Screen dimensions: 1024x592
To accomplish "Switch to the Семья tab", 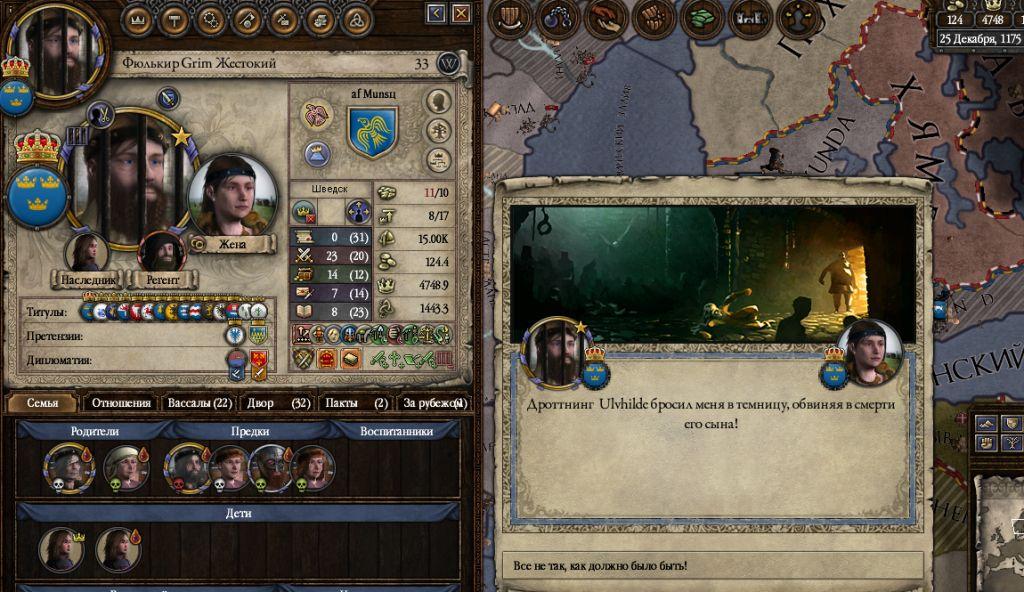I will pos(42,403).
